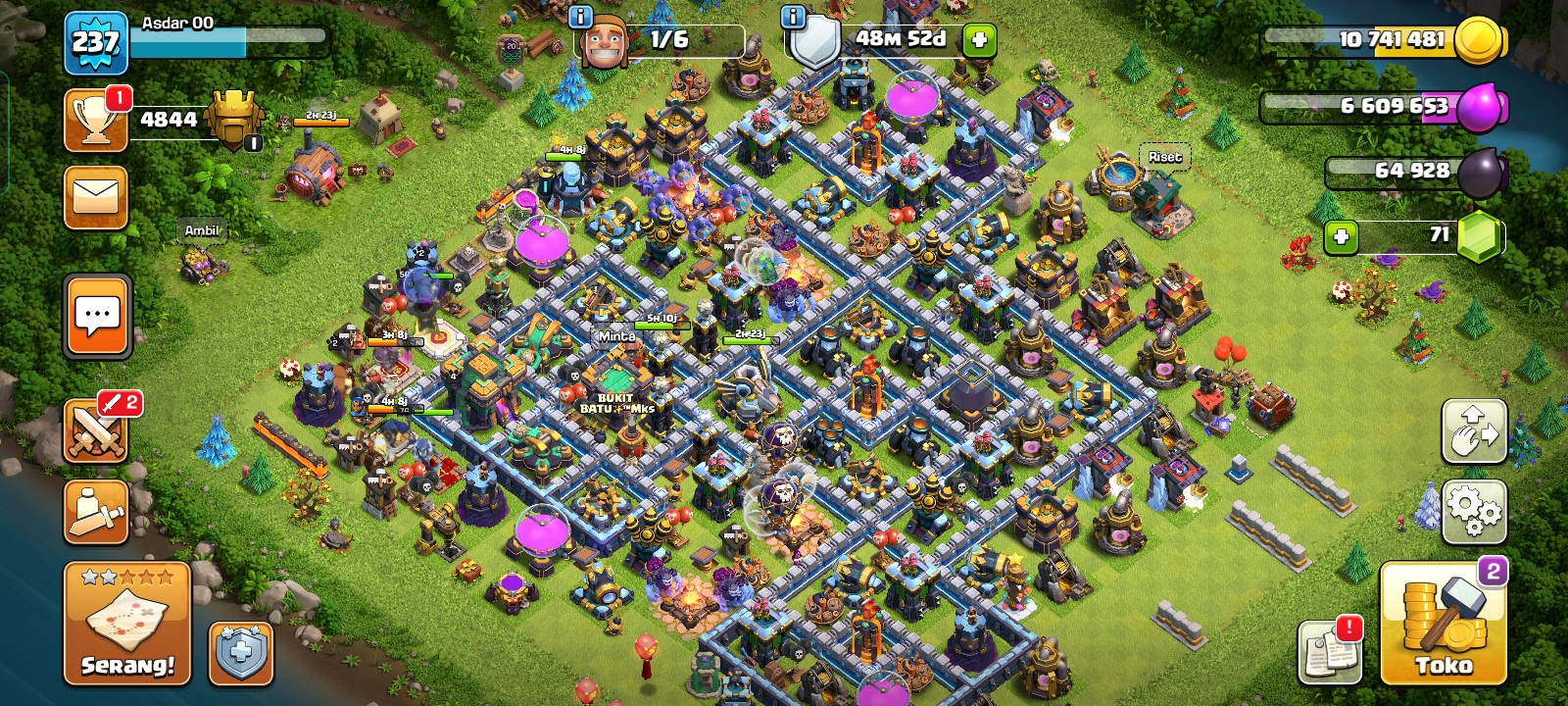Tap the level 237 experience badge
Viewport: 1568px width, 706px height.
pyautogui.click(x=95, y=42)
